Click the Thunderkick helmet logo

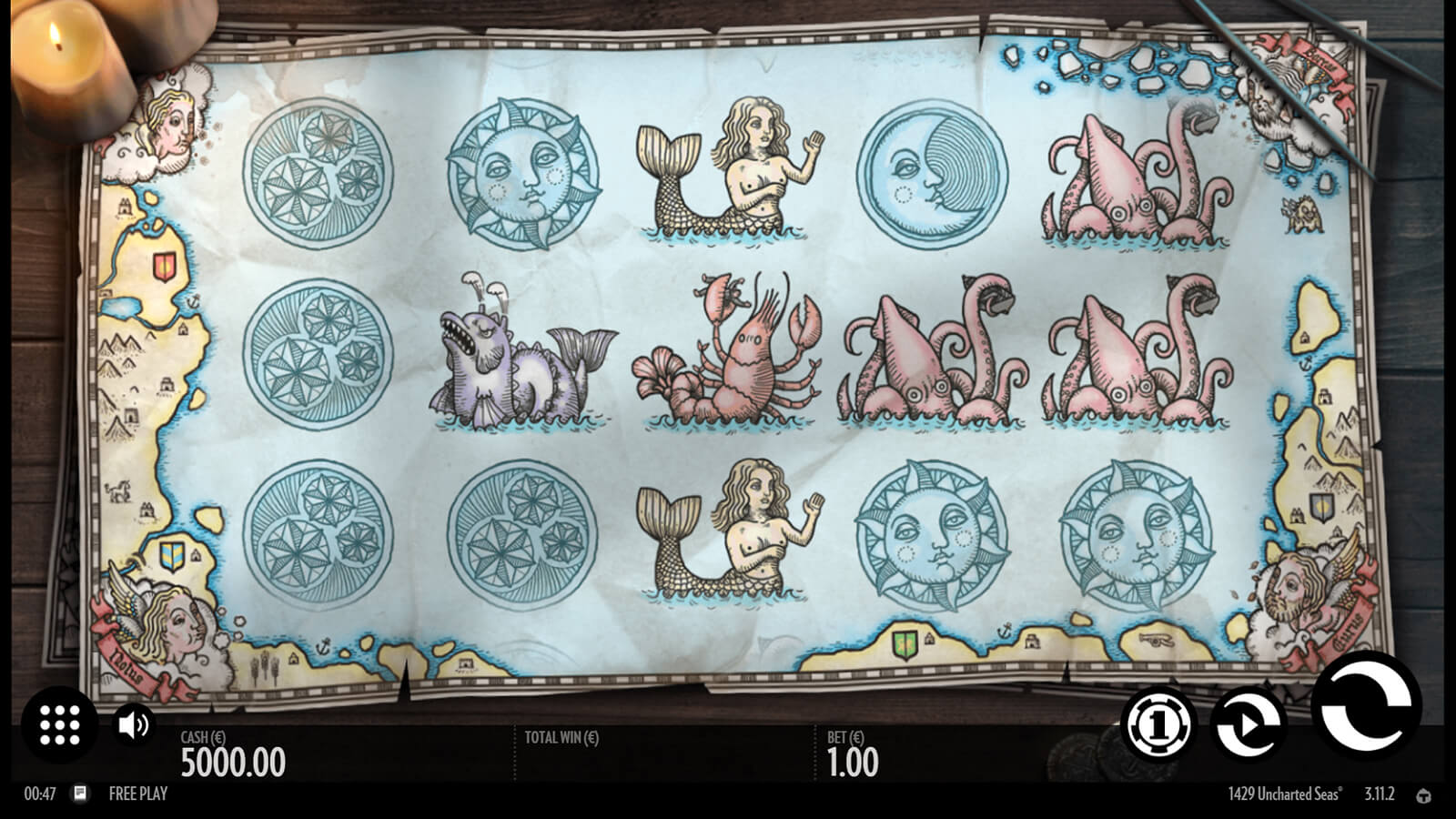tap(1424, 795)
